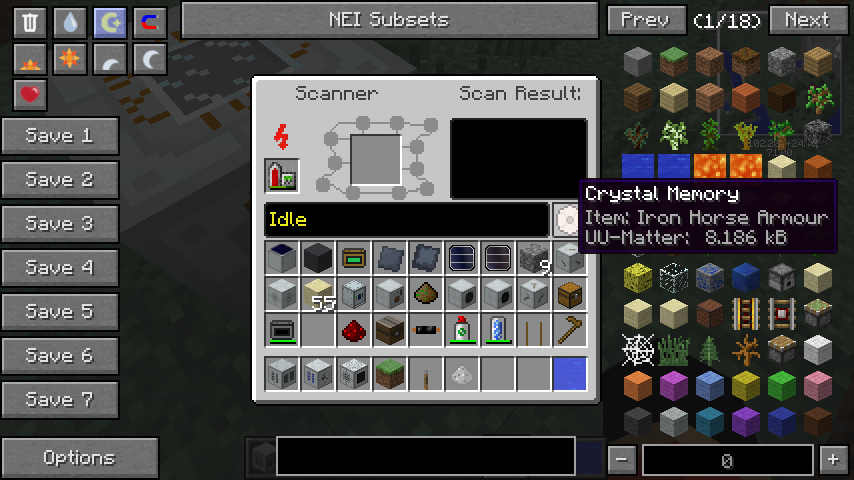The width and height of the screenshot is (854, 480).
Task: Go to the Prev item page
Action: [x=646, y=20]
